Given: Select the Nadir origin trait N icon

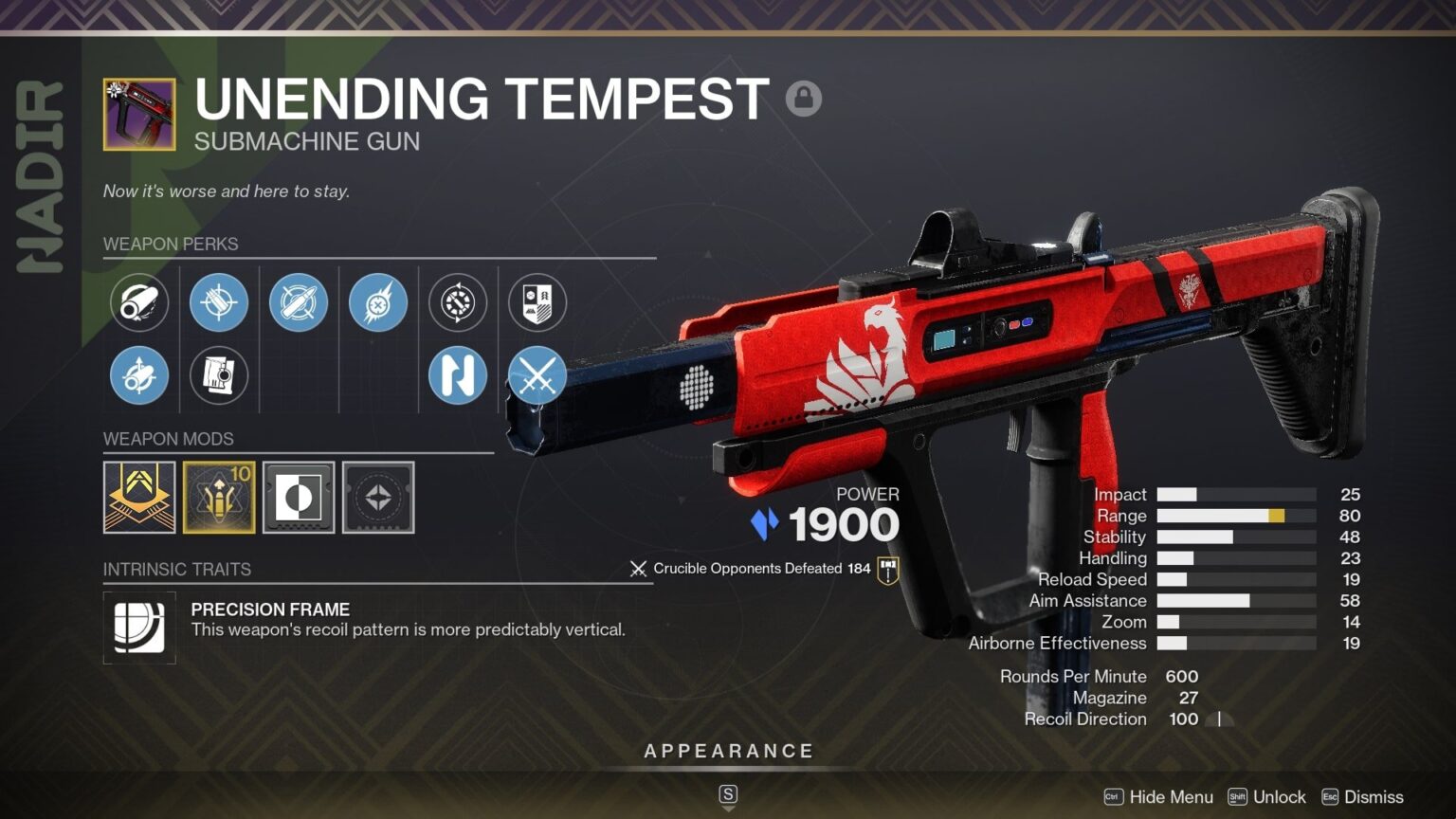Looking at the screenshot, I should click(x=458, y=375).
